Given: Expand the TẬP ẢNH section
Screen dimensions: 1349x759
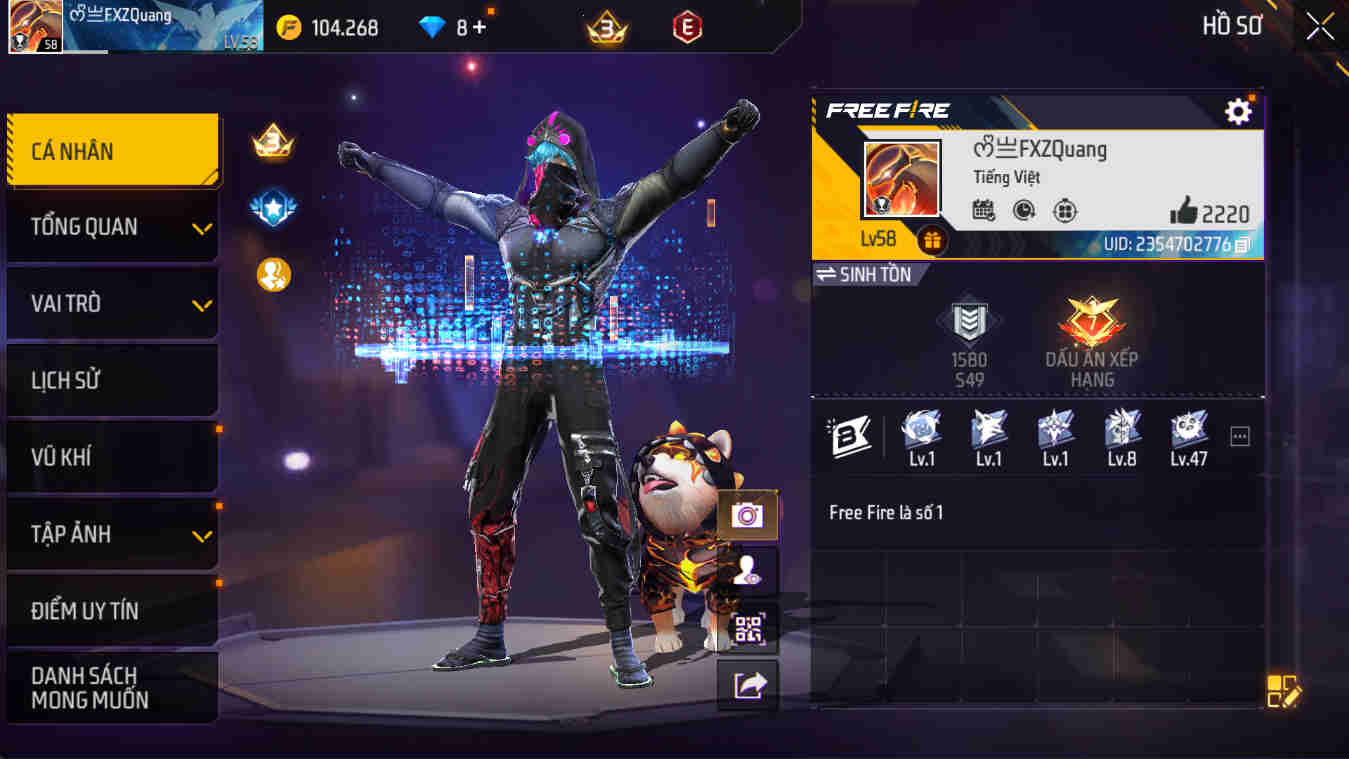Looking at the screenshot, I should pyautogui.click(x=110, y=533).
